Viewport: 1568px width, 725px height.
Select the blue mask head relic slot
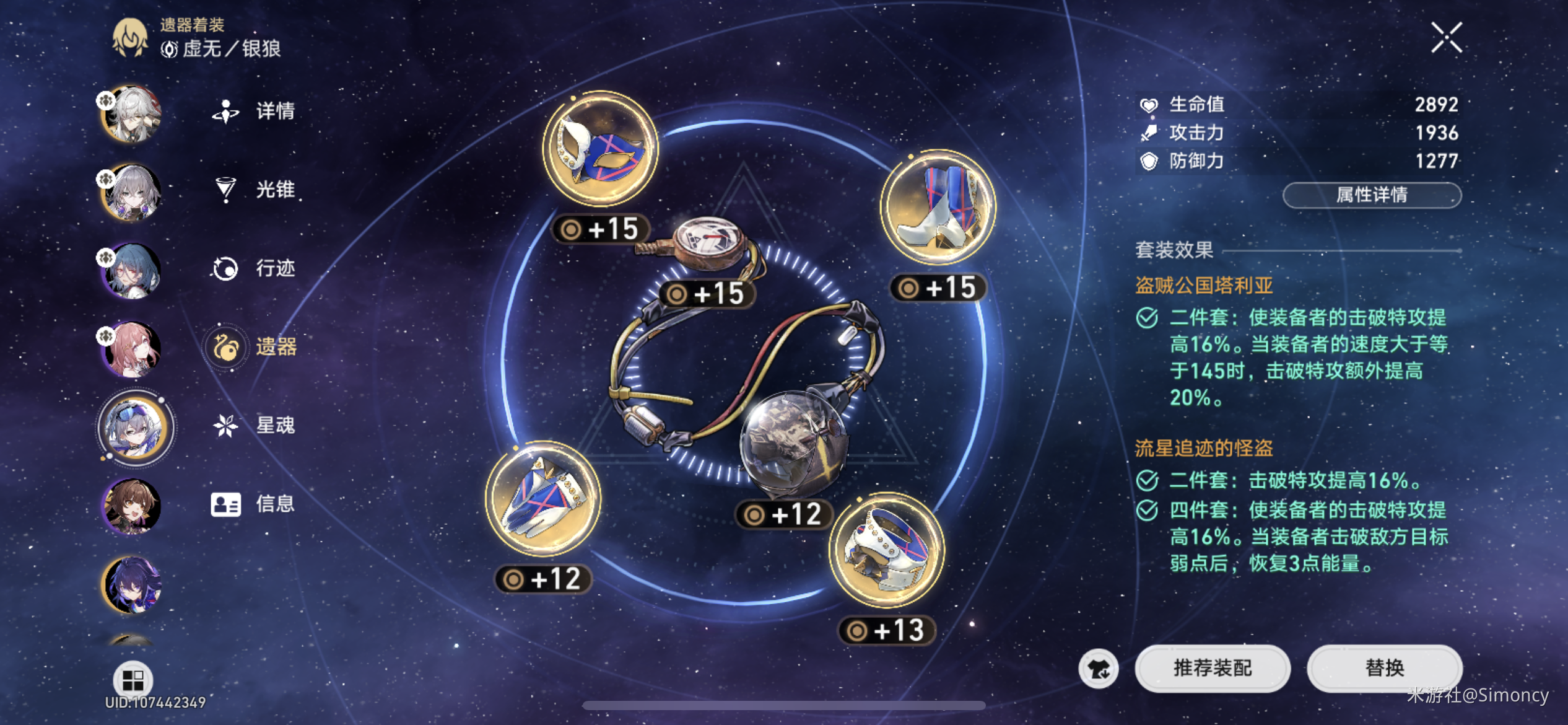[600, 149]
